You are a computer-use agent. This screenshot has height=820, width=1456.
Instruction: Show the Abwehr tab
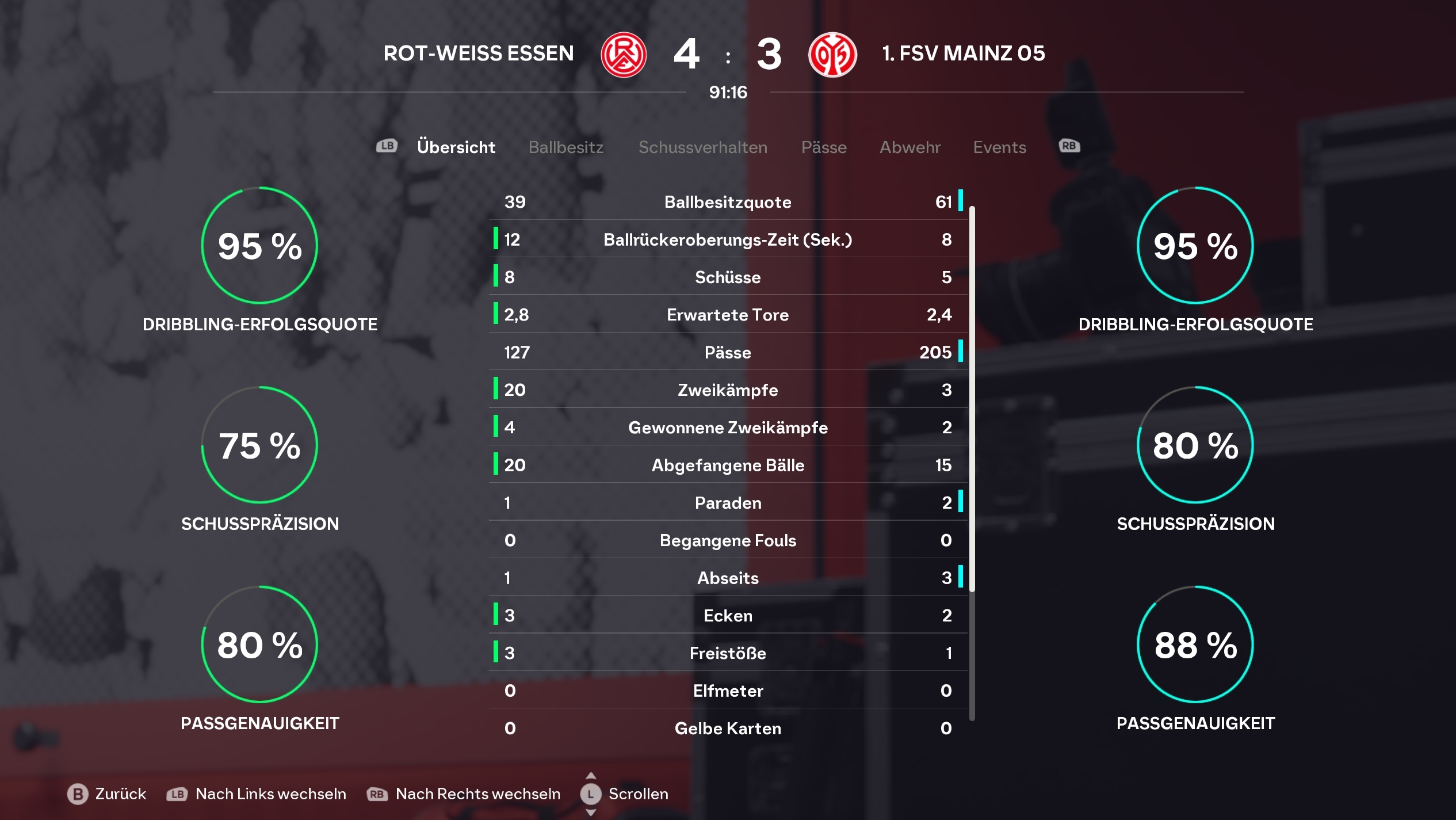pos(909,147)
